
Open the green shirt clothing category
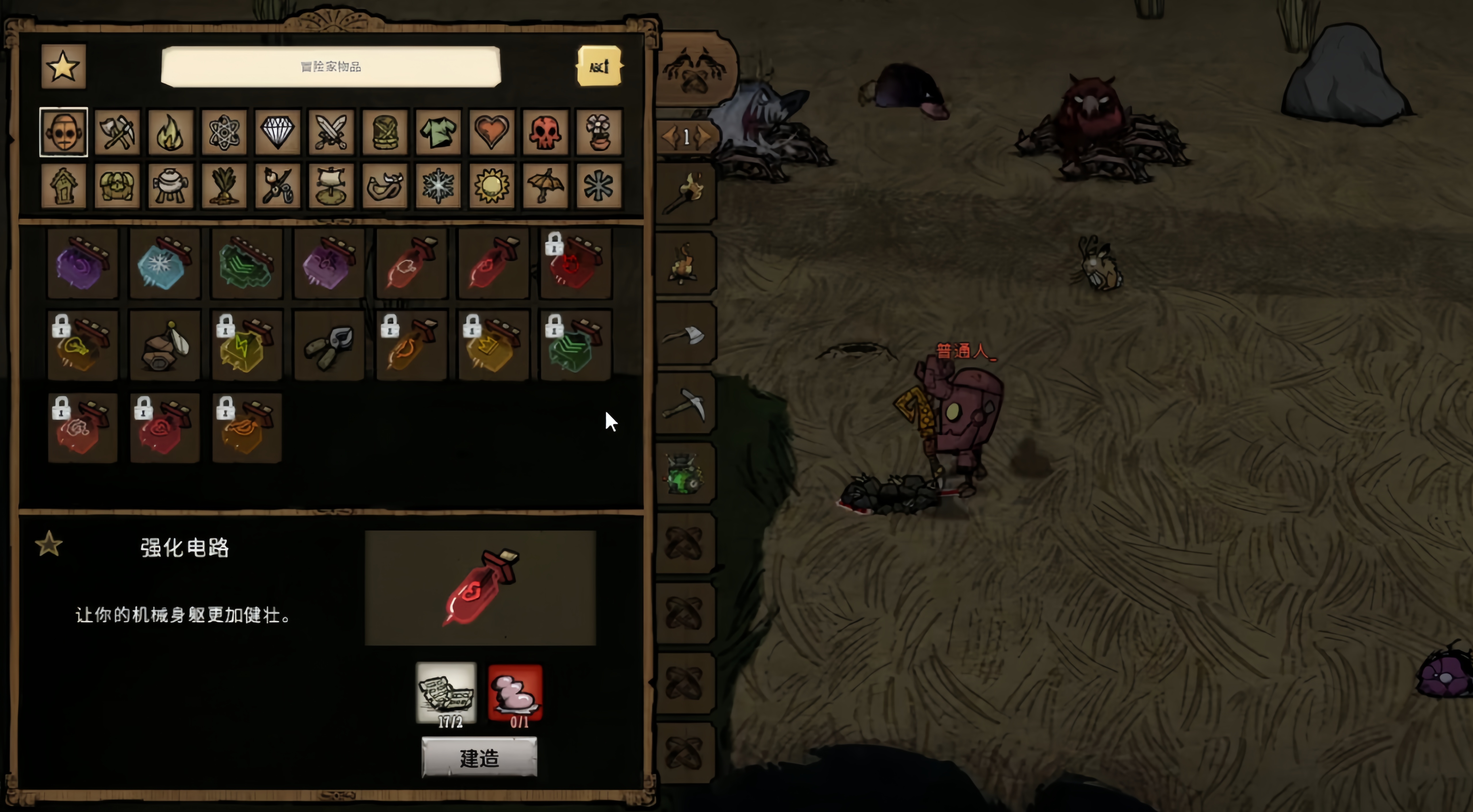coord(438,133)
